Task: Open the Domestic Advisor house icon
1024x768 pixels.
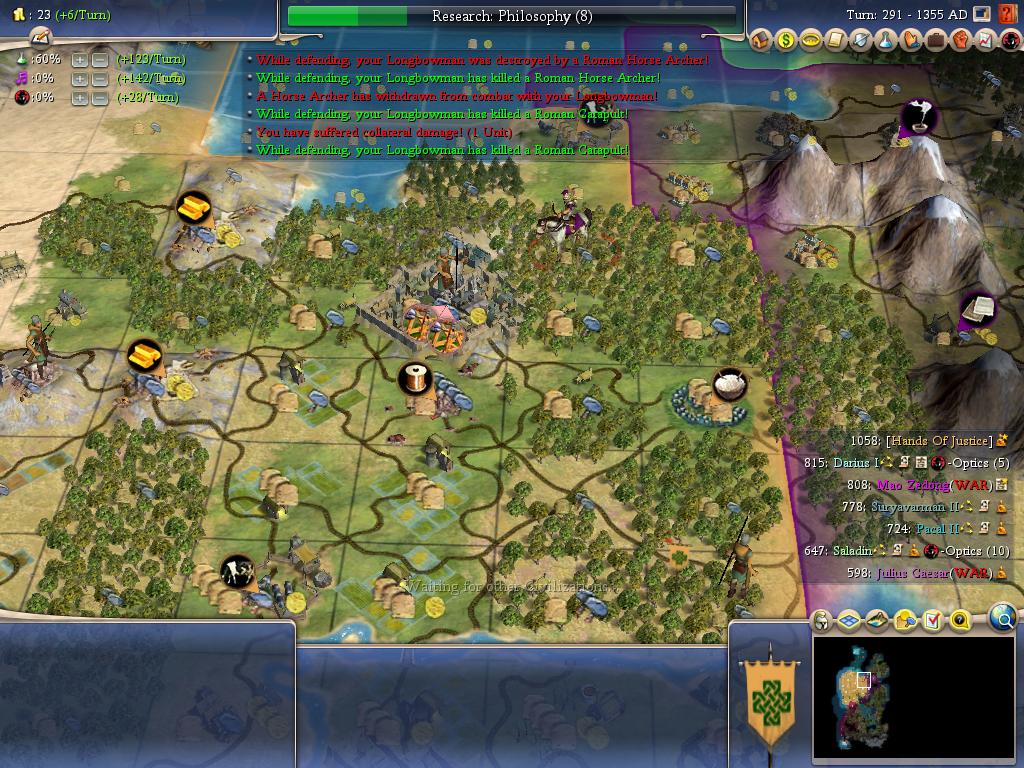Action: pos(760,41)
